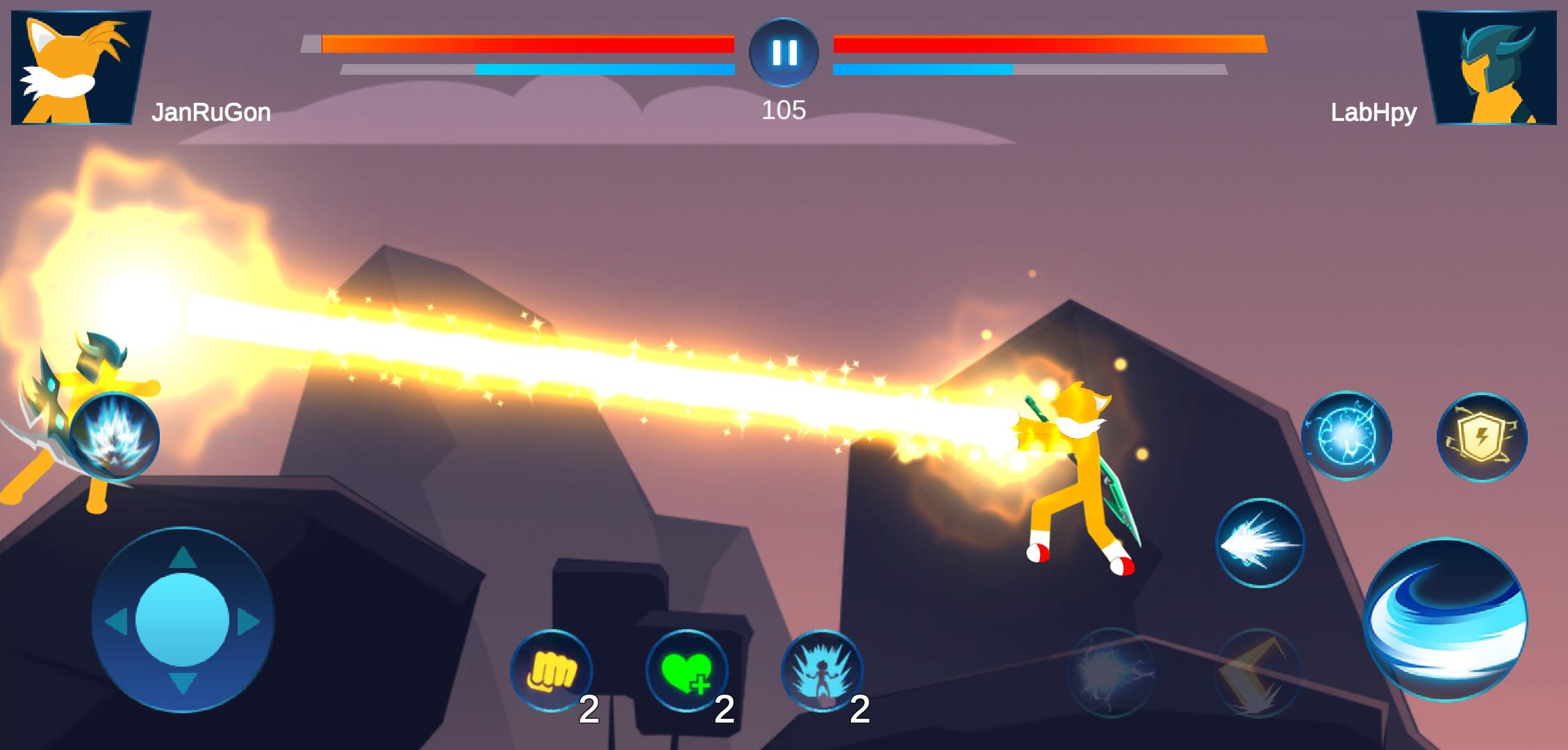The width and height of the screenshot is (1568, 750).
Task: Trigger the super saiyan power-up icon
Action: [x=115, y=437]
